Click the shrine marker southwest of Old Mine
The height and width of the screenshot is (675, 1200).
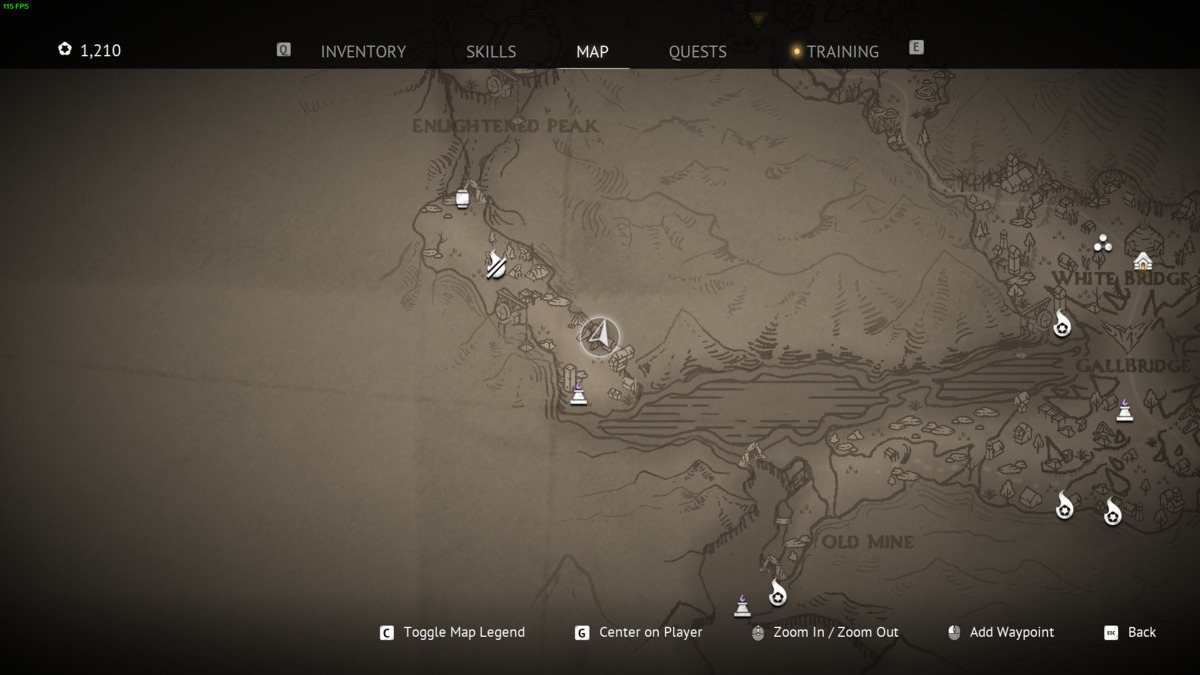[742, 605]
